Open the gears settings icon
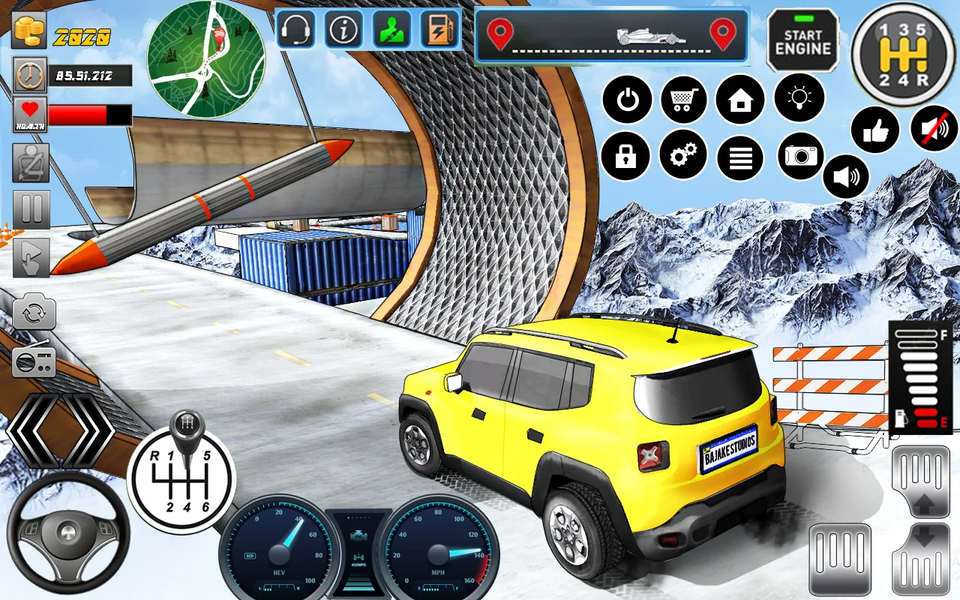Viewport: 960px width, 600px height. [x=684, y=155]
